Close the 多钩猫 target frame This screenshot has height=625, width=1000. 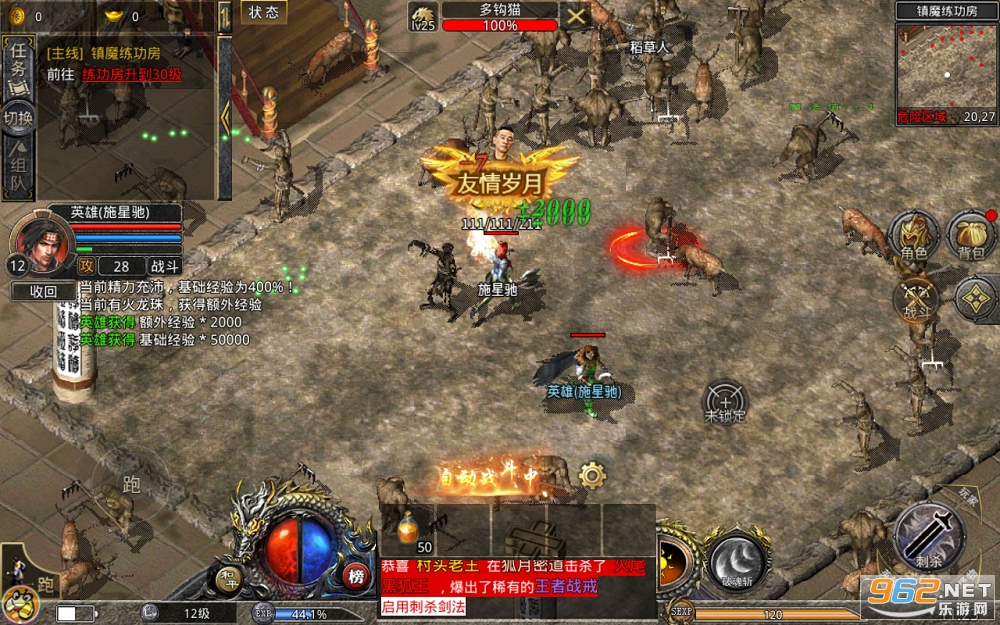(576, 15)
